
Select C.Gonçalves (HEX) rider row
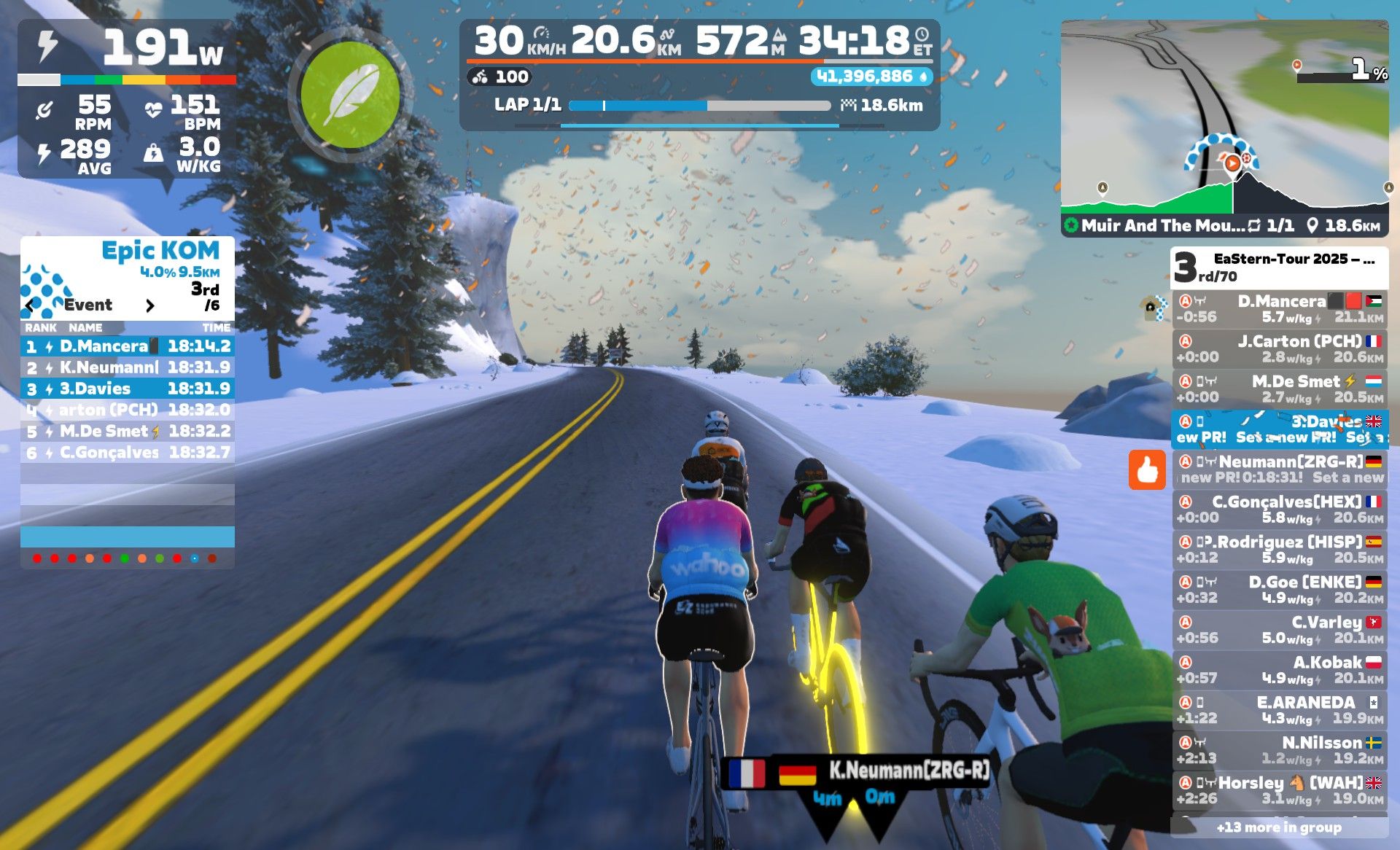coord(1280,509)
